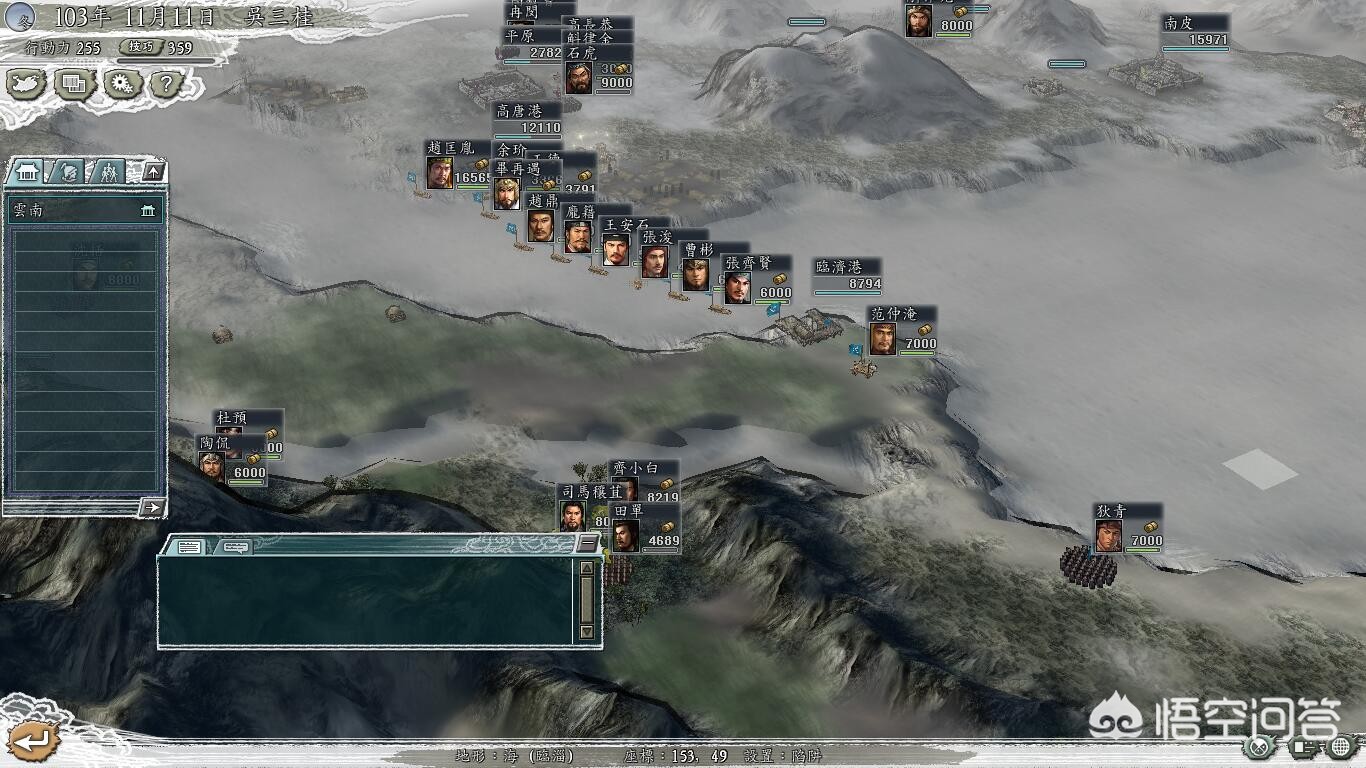This screenshot has width=1366, height=768.
Task: Switch to the helmeted officer tab
Action: tap(67, 172)
